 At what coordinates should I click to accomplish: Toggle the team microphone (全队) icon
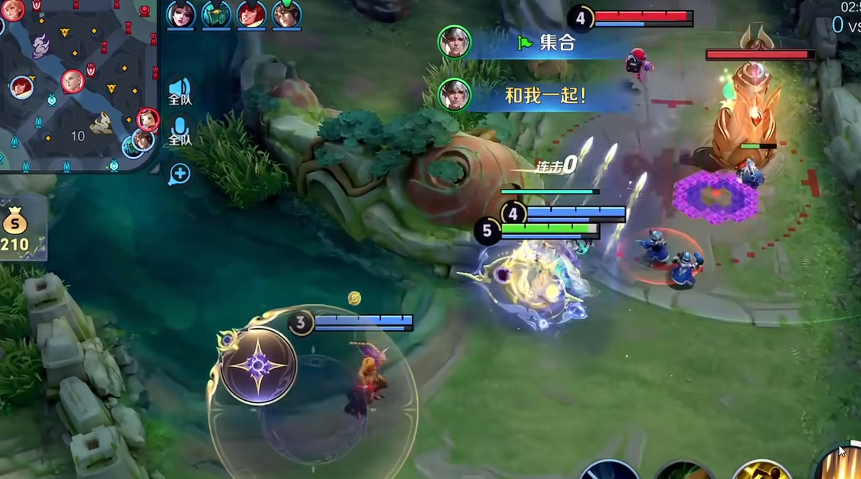click(180, 131)
